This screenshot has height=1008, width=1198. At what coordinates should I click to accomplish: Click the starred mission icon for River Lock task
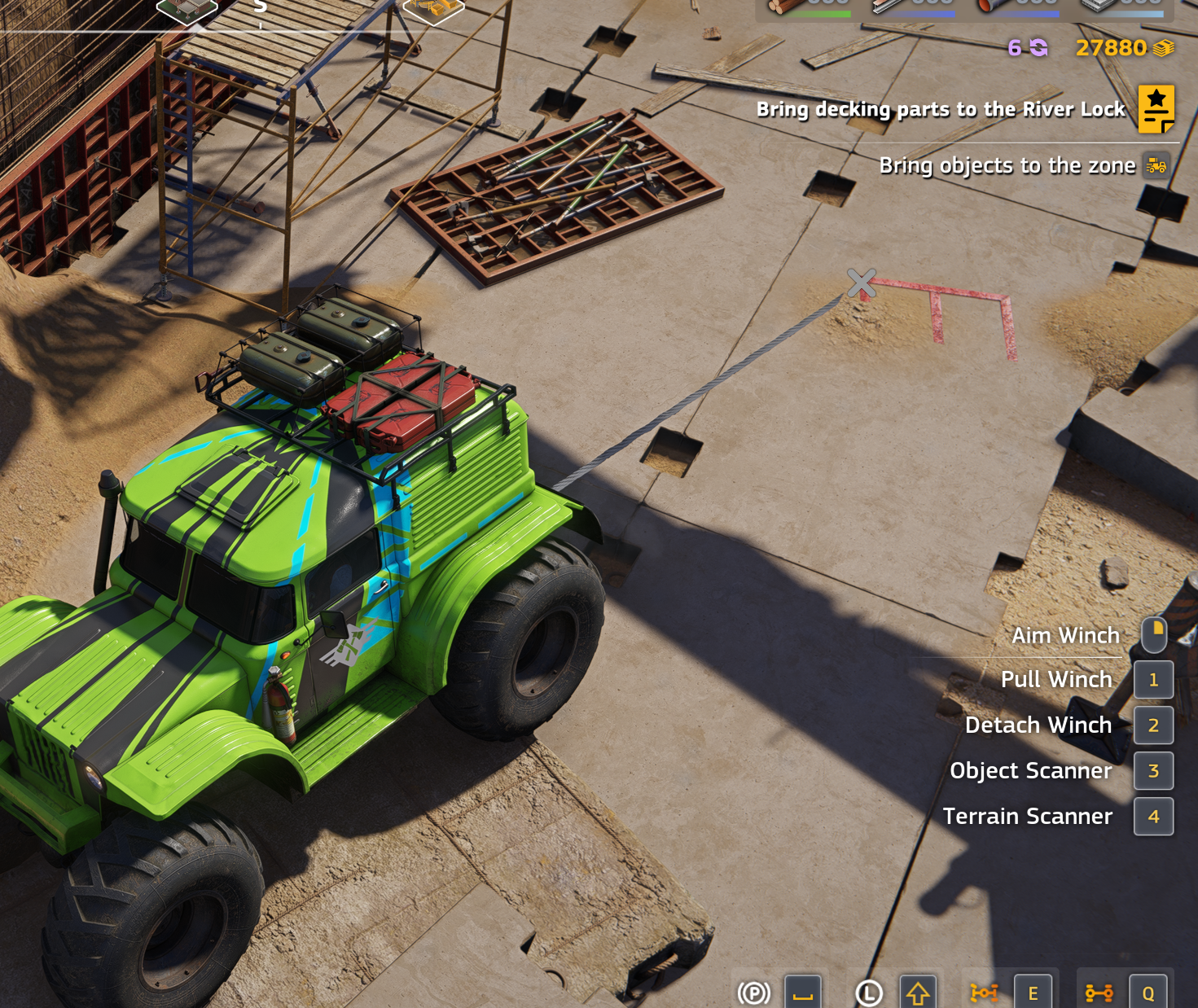point(1156,109)
